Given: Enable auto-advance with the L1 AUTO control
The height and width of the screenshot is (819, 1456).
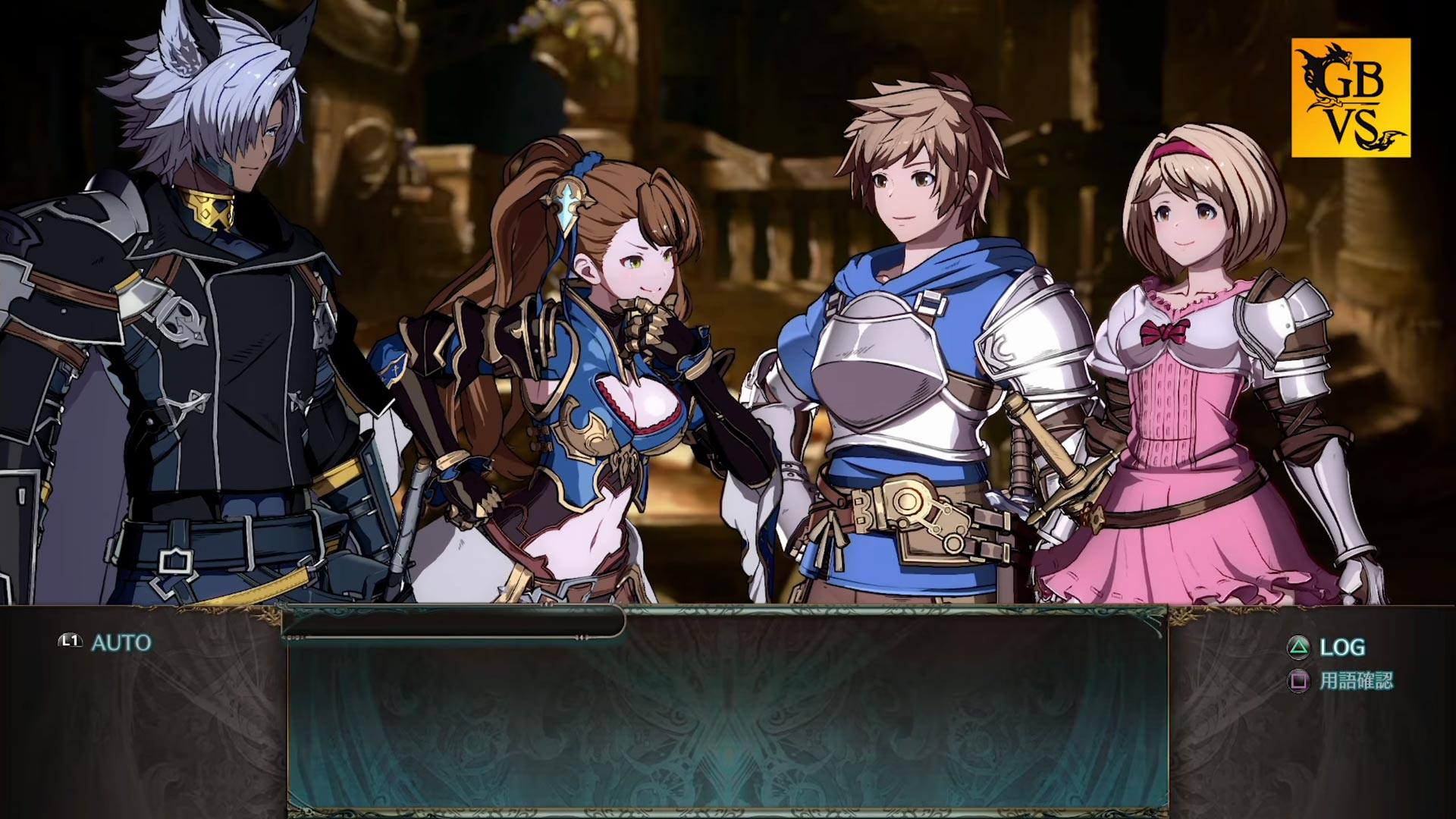Looking at the screenshot, I should (99, 641).
